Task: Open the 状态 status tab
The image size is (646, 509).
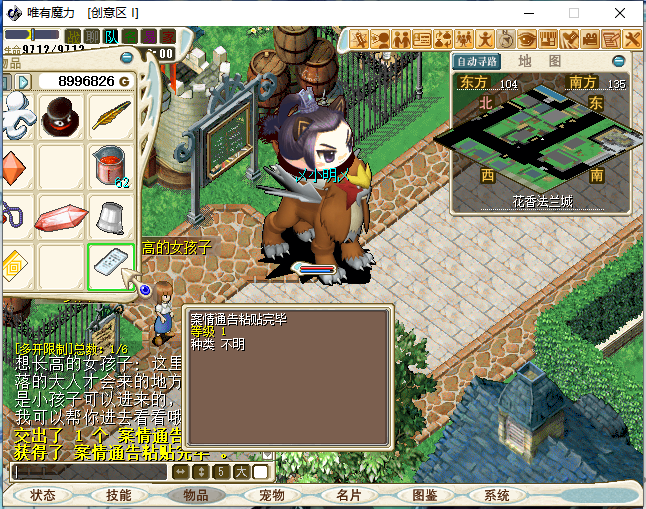Action: point(43,495)
